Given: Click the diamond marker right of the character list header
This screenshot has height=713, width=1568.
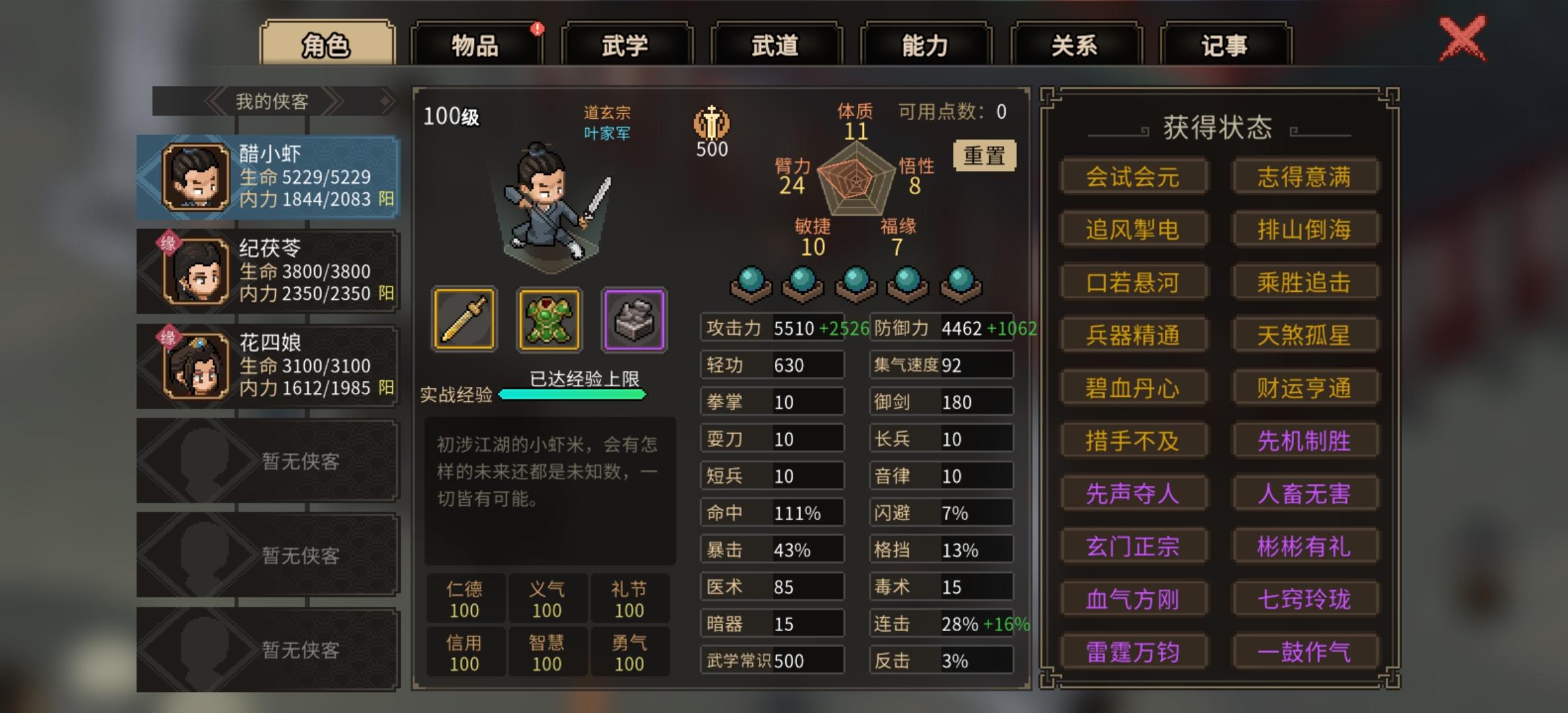Looking at the screenshot, I should point(386,101).
